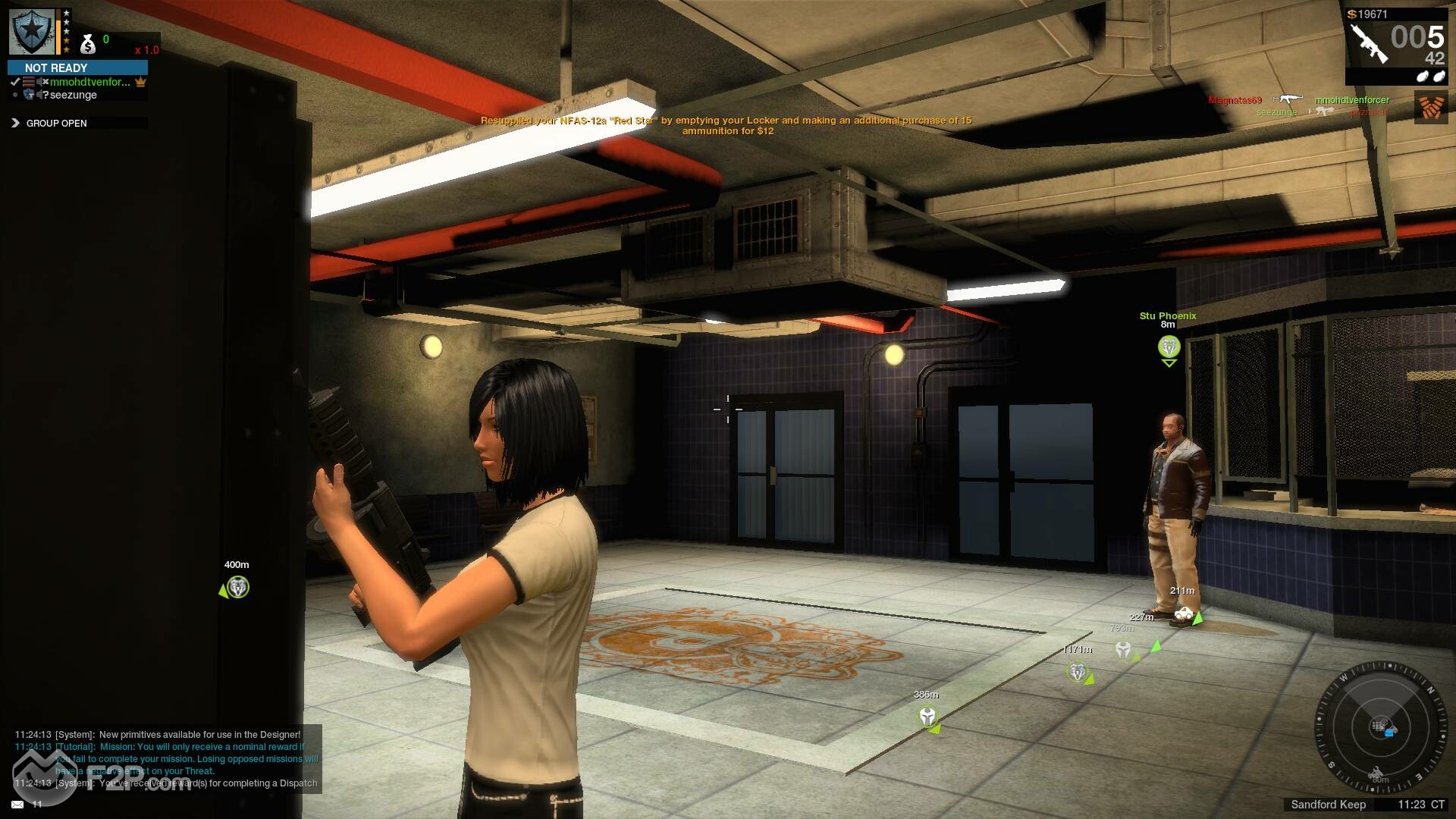Select the equipped rifle weapon icon
The width and height of the screenshot is (1456, 819).
(1367, 43)
